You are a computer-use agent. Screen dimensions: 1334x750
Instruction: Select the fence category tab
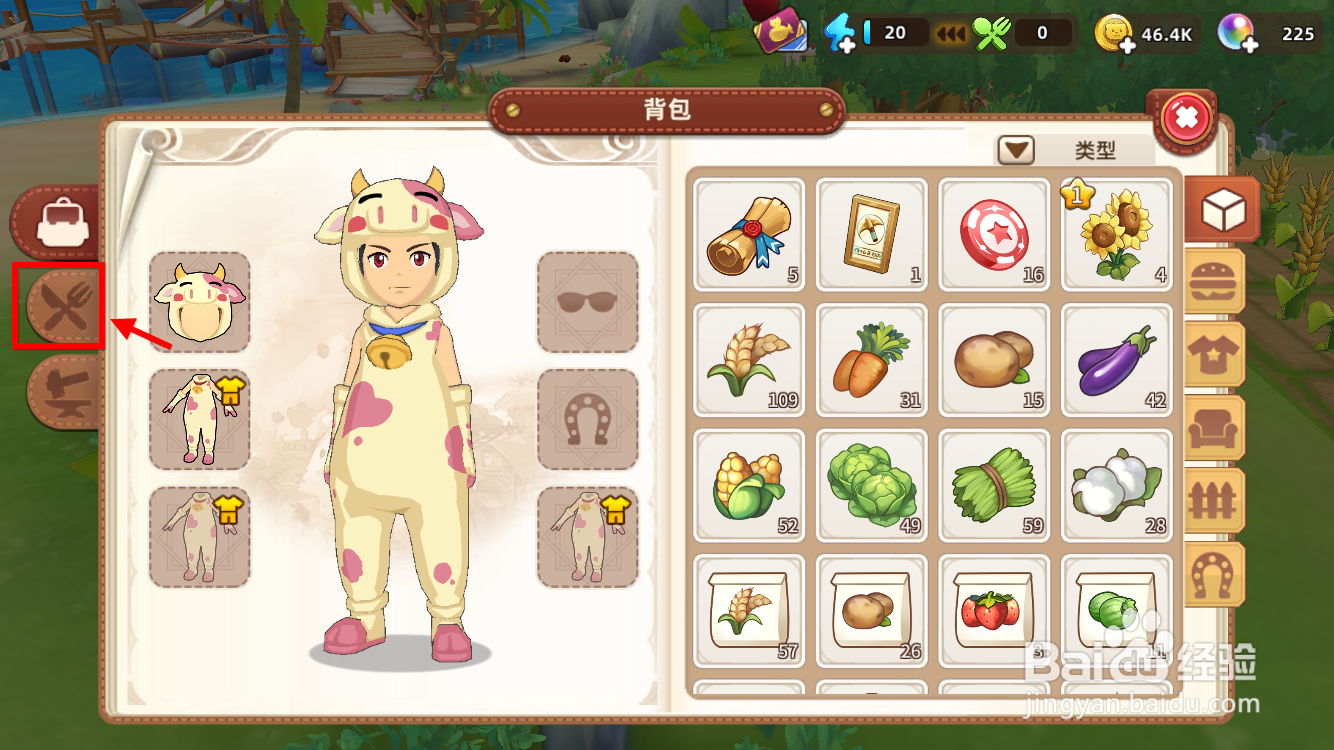[x=1215, y=501]
